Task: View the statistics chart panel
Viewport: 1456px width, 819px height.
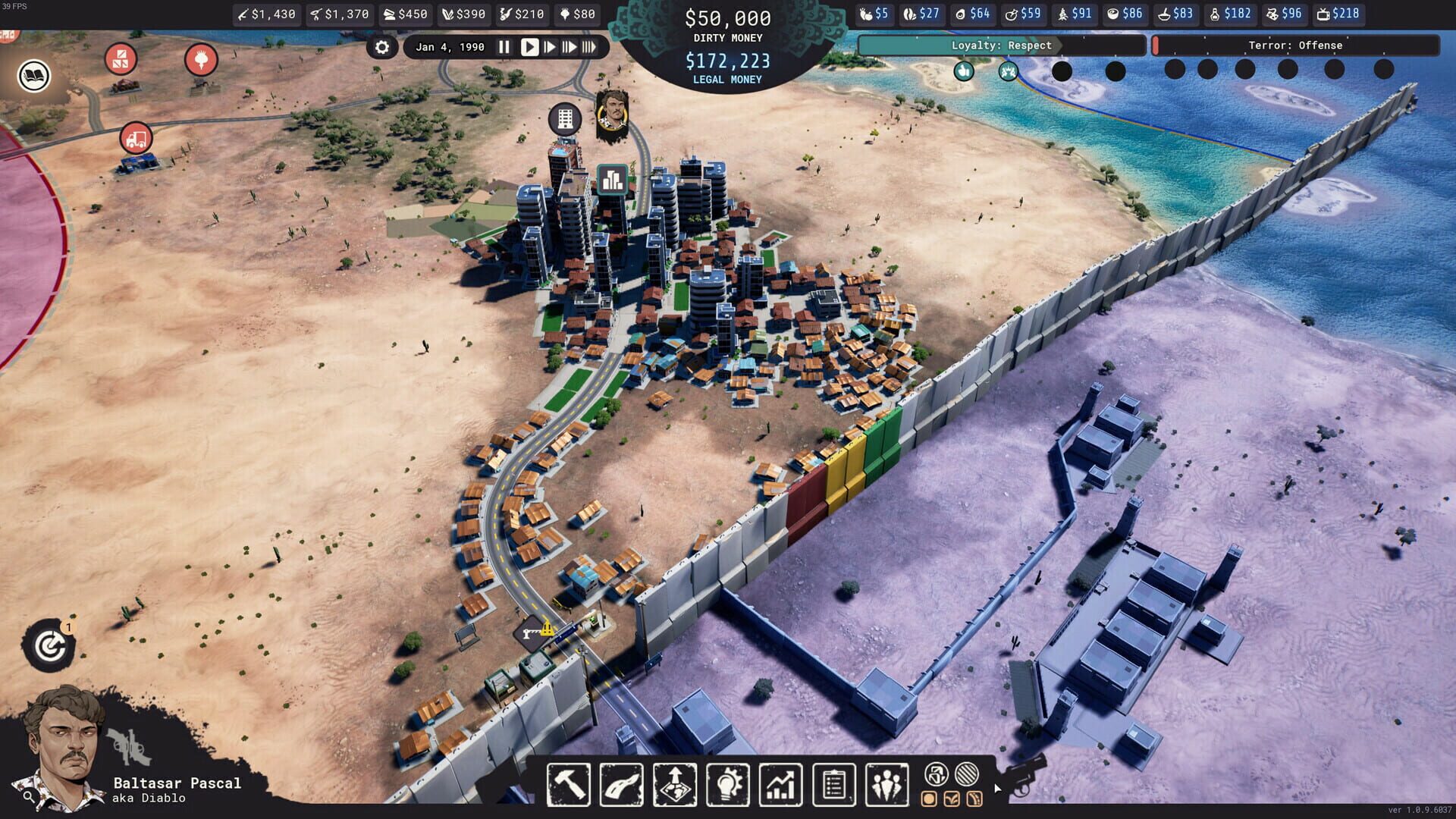Action: point(781,785)
